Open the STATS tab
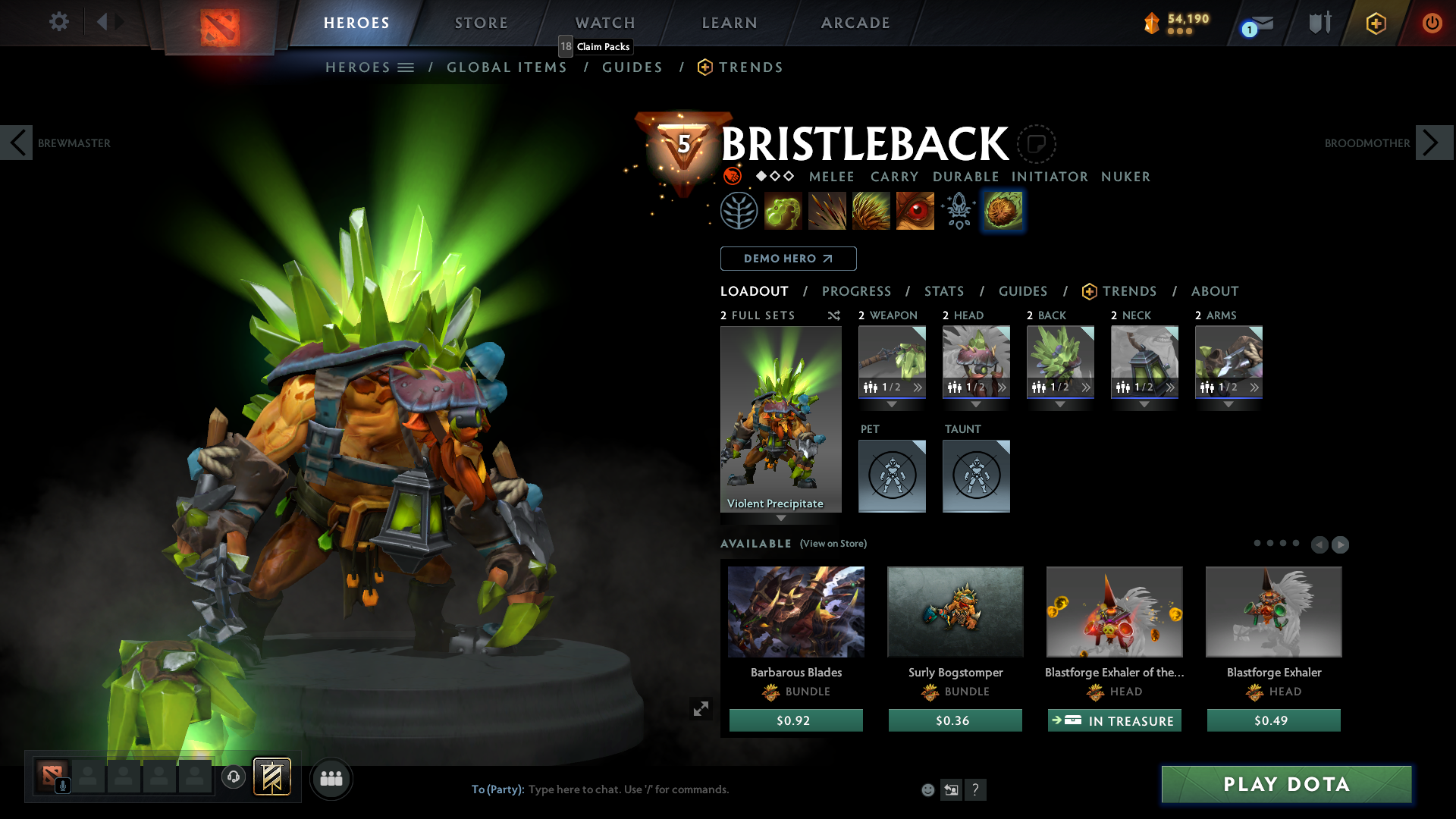 (x=943, y=291)
